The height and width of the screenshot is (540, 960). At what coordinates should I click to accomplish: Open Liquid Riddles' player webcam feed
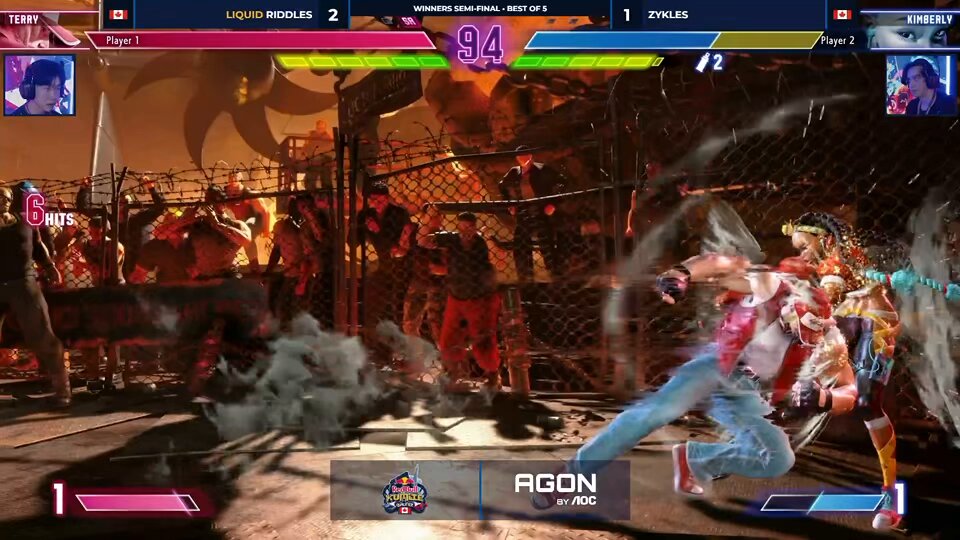tap(40, 85)
